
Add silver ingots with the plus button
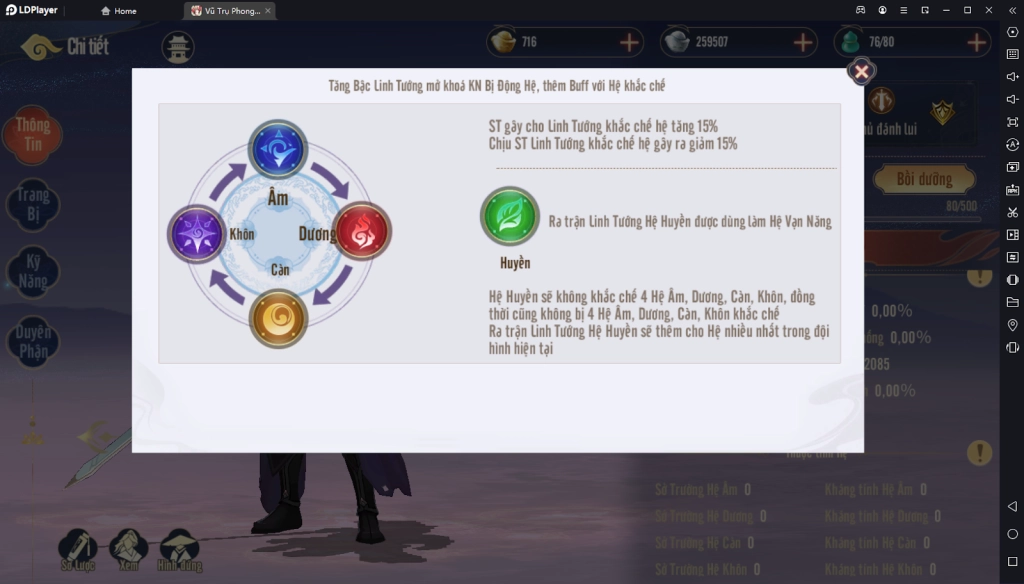point(804,43)
